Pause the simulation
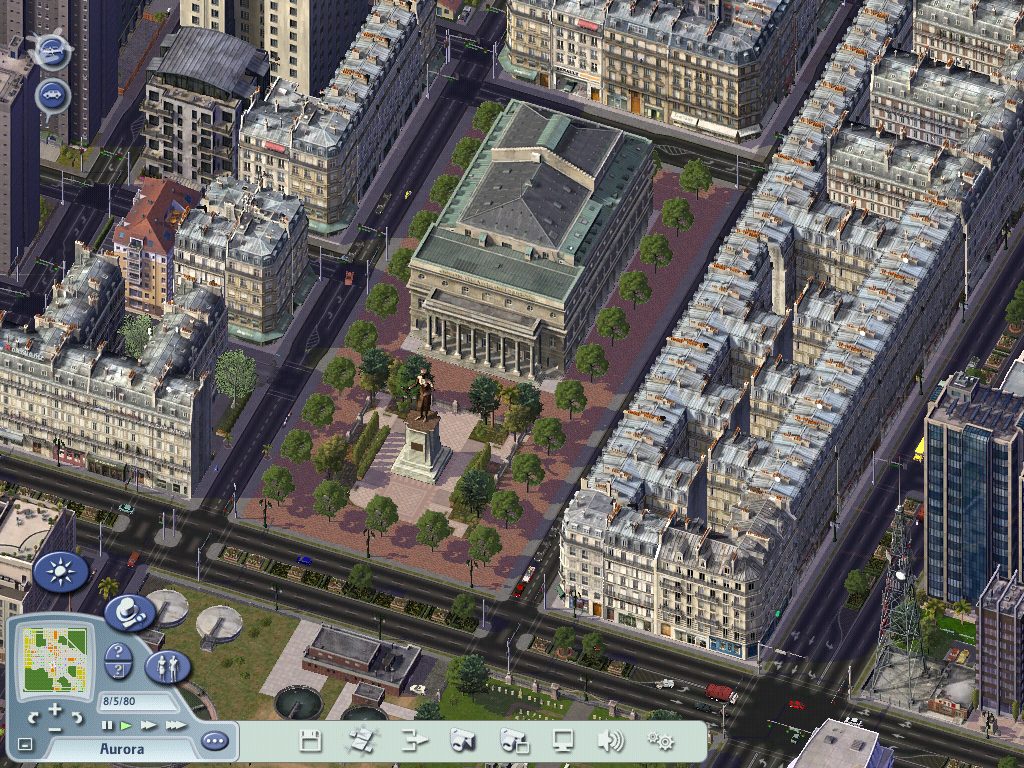This screenshot has height=768, width=1024. coord(108,724)
